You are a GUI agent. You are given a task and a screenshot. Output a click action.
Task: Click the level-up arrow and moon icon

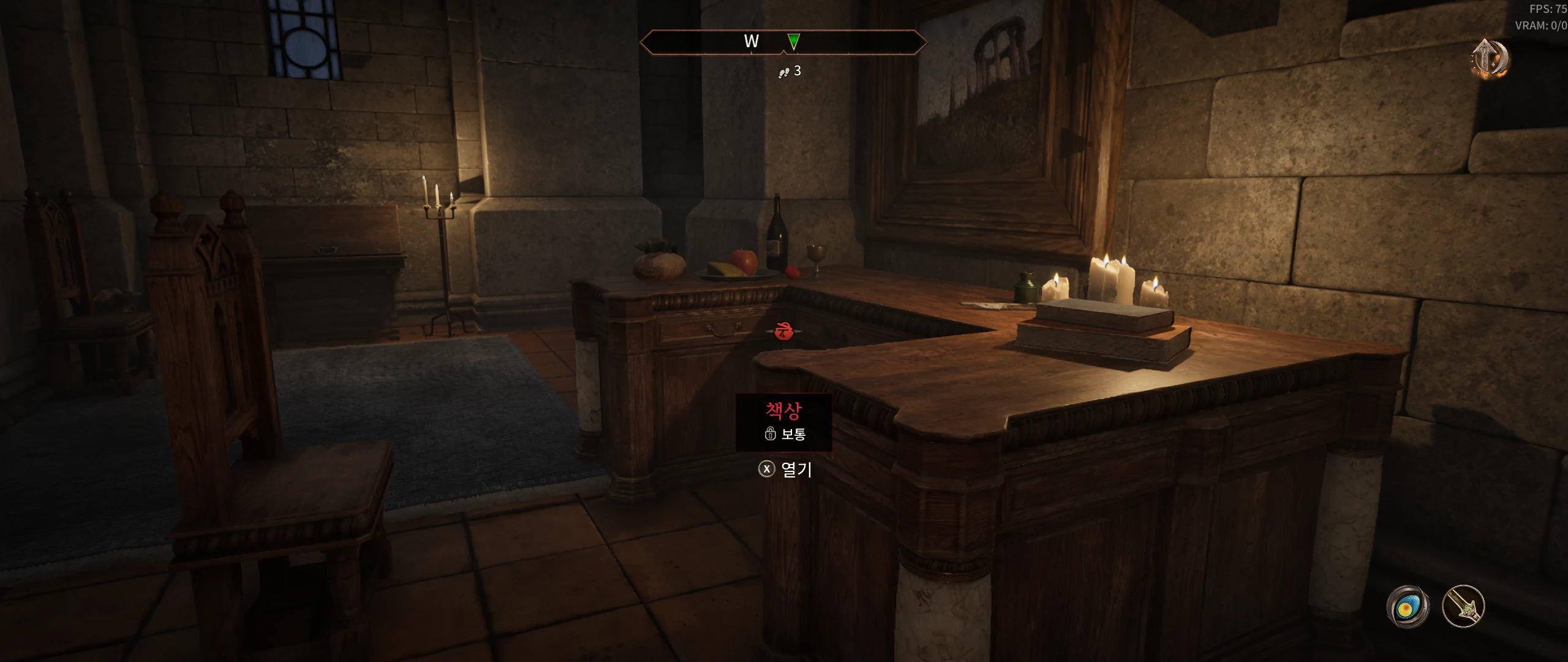pyautogui.click(x=1490, y=59)
